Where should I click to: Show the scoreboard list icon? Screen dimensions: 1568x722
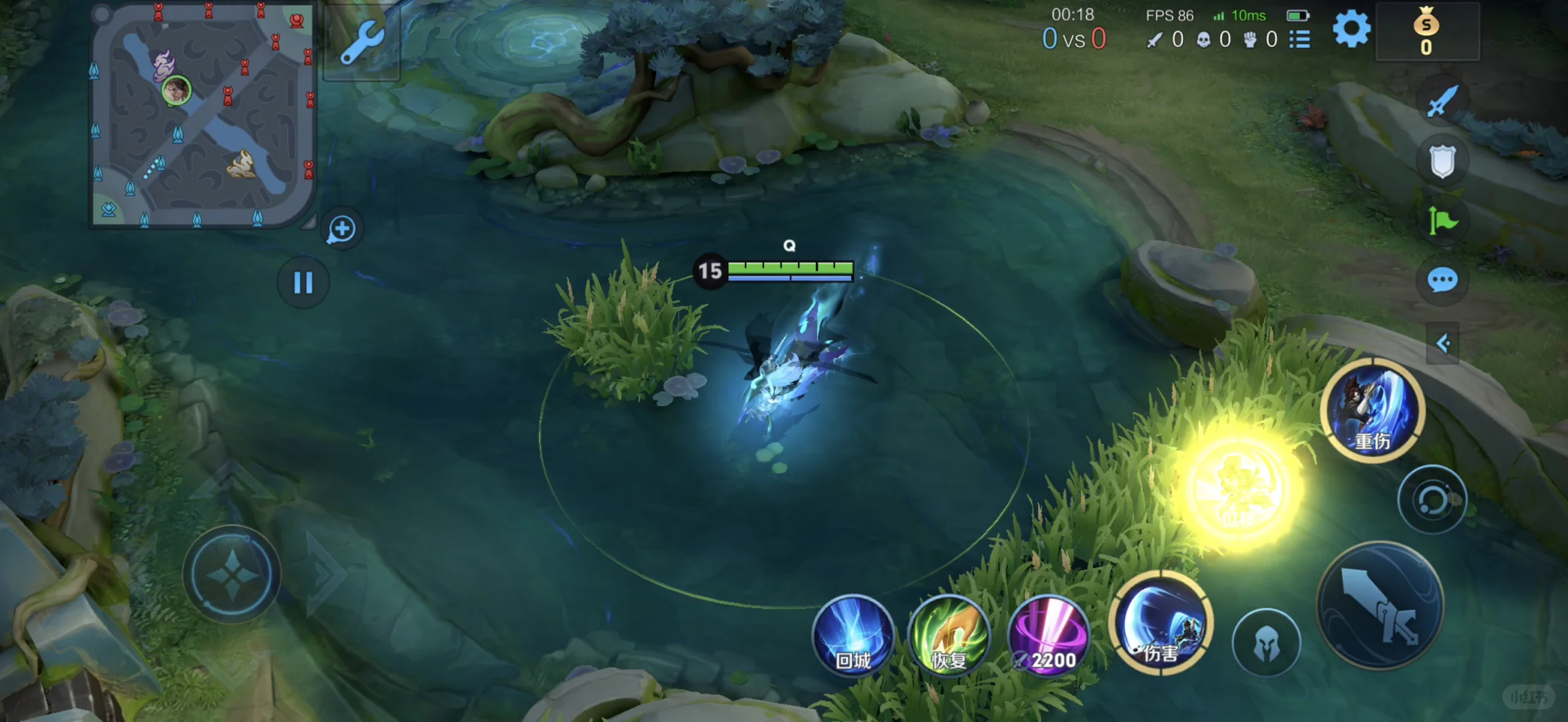click(x=1299, y=39)
